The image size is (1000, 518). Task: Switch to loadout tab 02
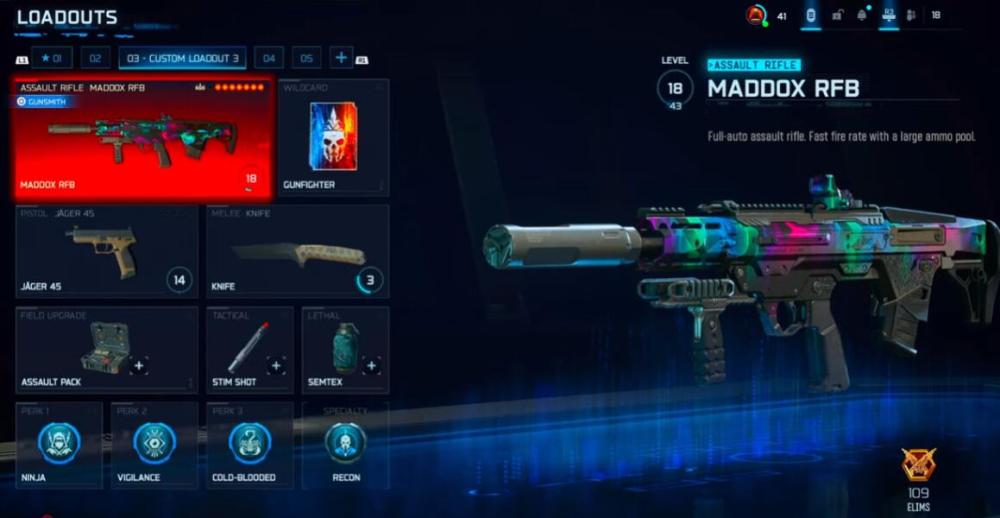95,58
